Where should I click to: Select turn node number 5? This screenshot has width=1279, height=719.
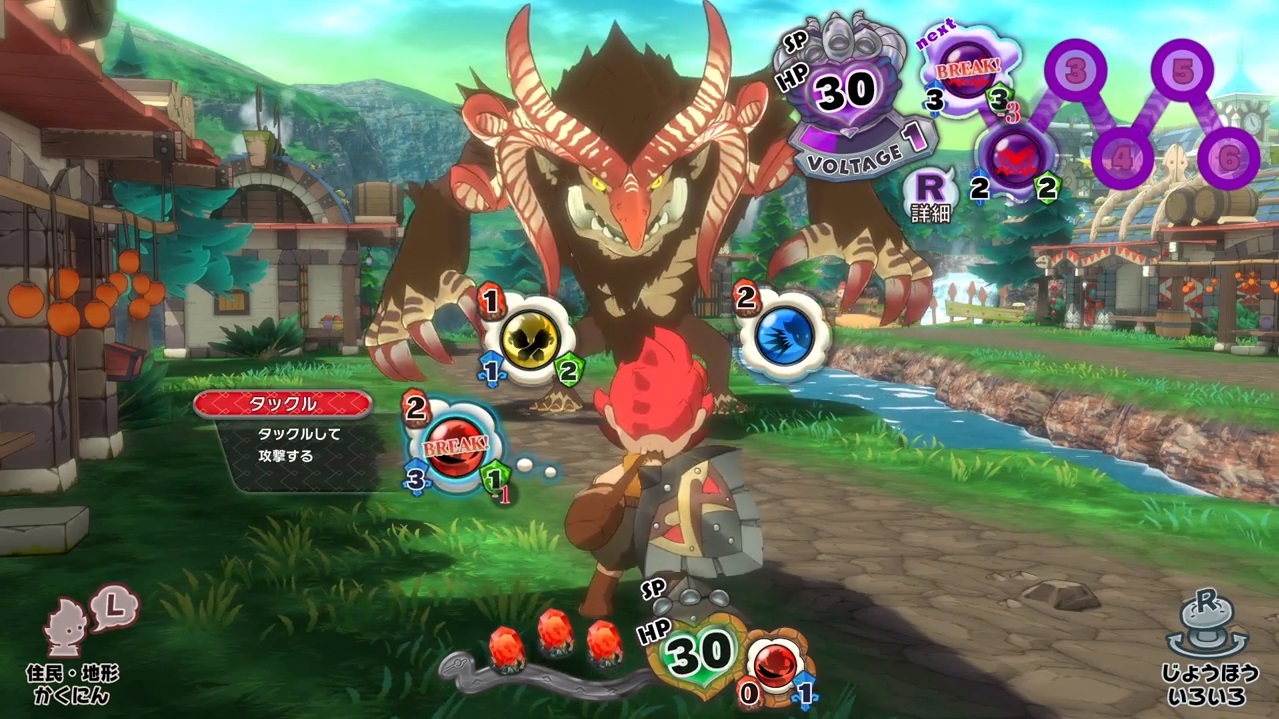[1182, 71]
